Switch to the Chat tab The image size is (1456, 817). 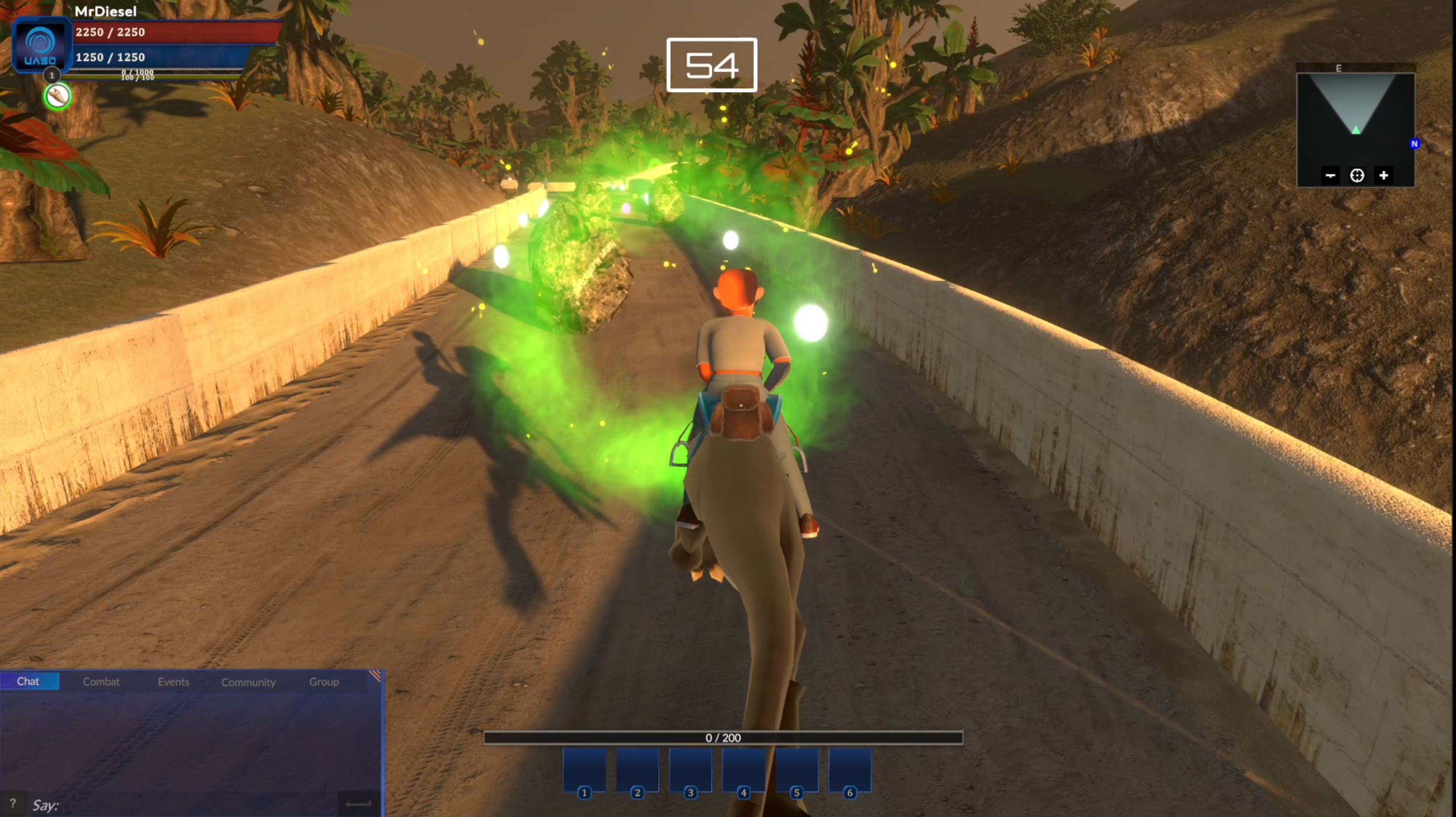point(29,681)
